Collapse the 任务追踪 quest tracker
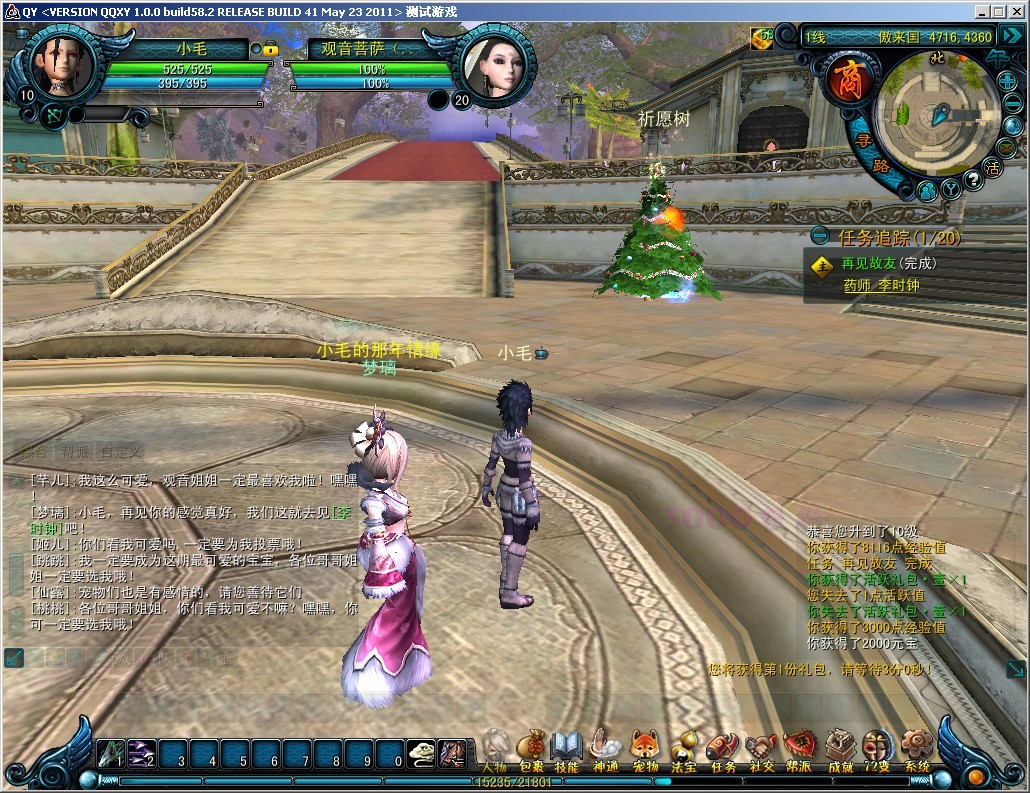Screen dimensions: 1030x793 coord(820,237)
